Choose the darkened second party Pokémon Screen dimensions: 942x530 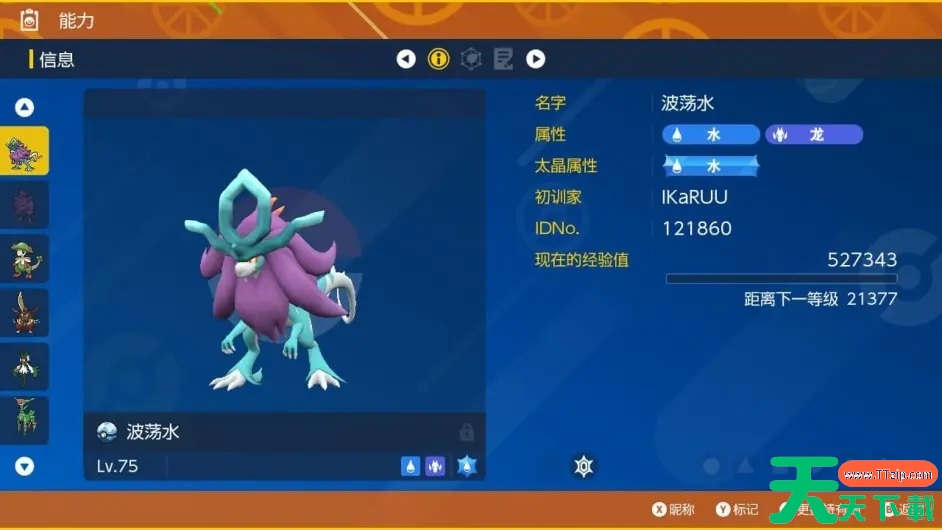24,205
